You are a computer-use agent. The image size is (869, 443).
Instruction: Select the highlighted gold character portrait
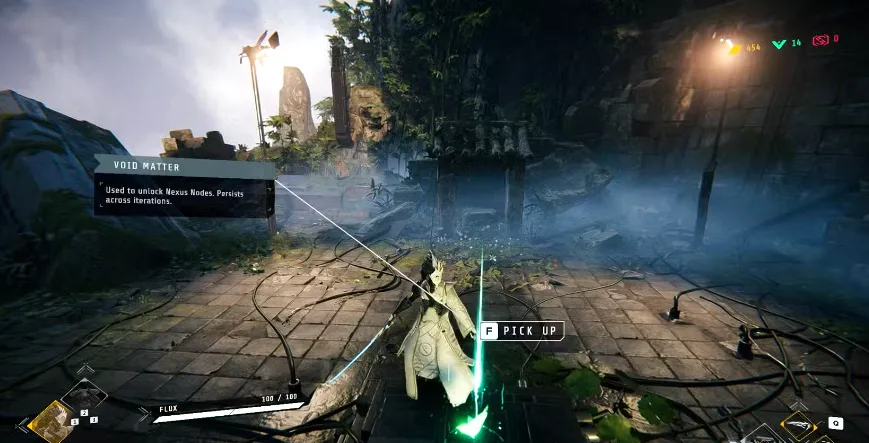click(50, 422)
